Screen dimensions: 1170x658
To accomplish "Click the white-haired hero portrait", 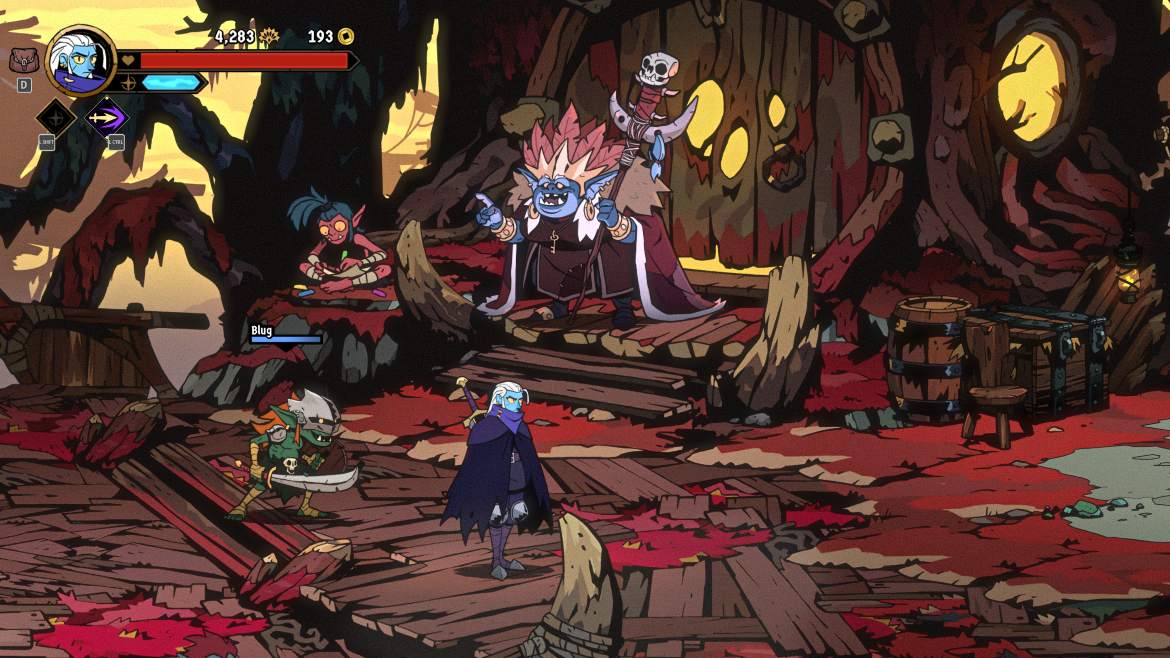I will click(80, 59).
